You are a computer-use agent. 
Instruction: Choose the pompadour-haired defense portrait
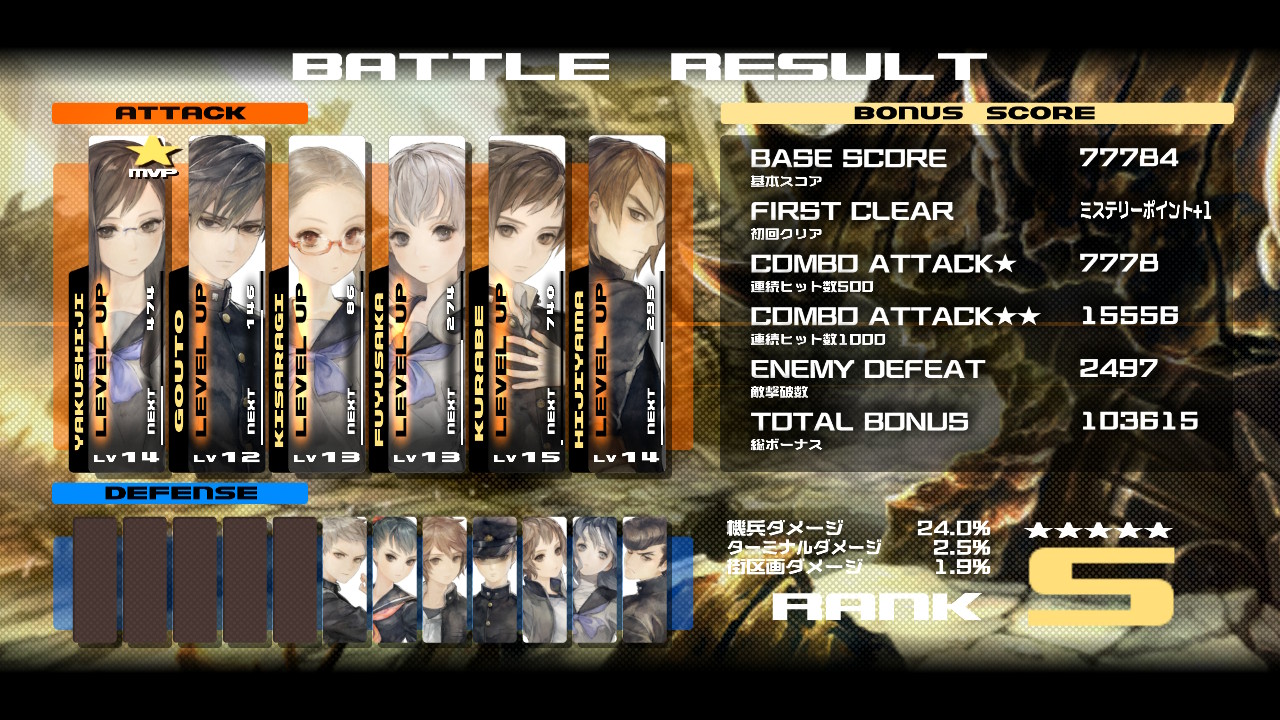click(644, 579)
